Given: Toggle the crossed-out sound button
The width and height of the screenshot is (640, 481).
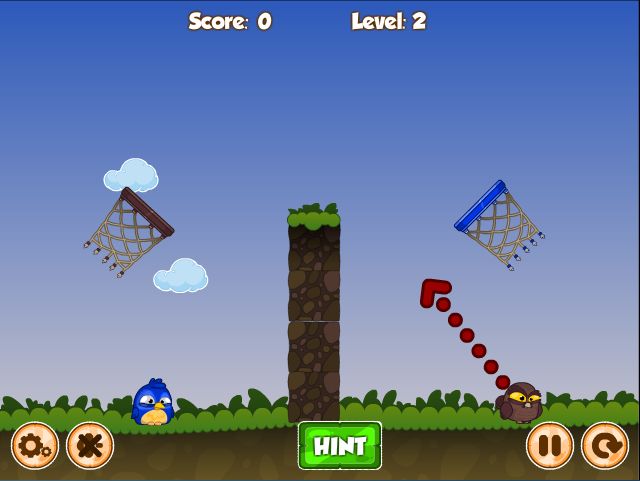Looking at the screenshot, I should (90, 445).
